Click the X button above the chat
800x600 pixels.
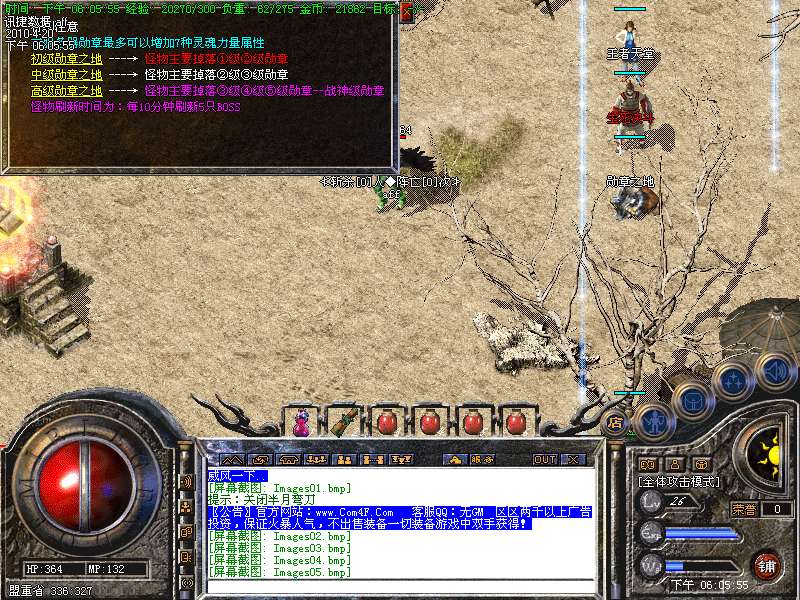coord(573,459)
